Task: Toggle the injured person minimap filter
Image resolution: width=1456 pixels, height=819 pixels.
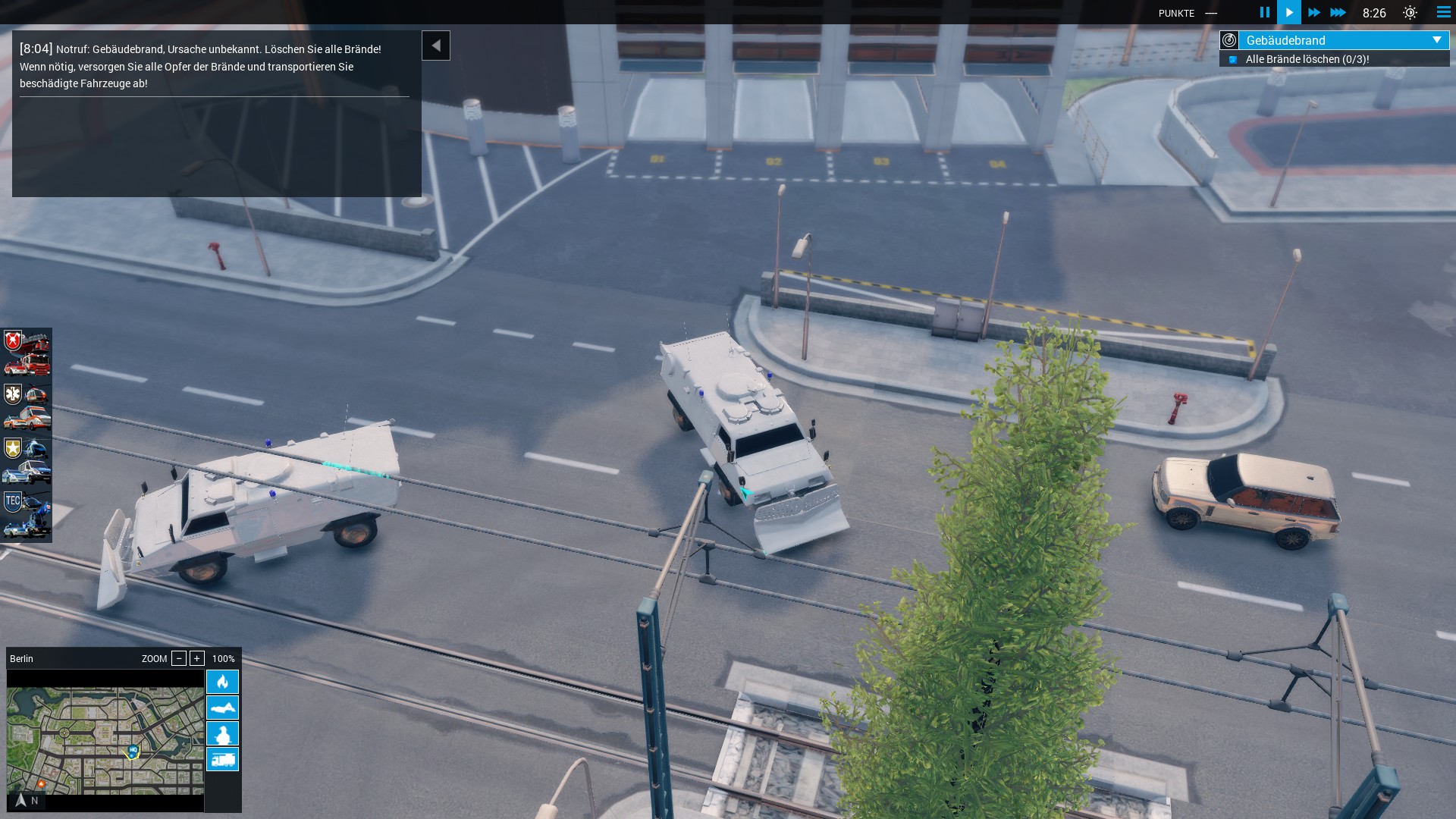Action: tap(222, 708)
